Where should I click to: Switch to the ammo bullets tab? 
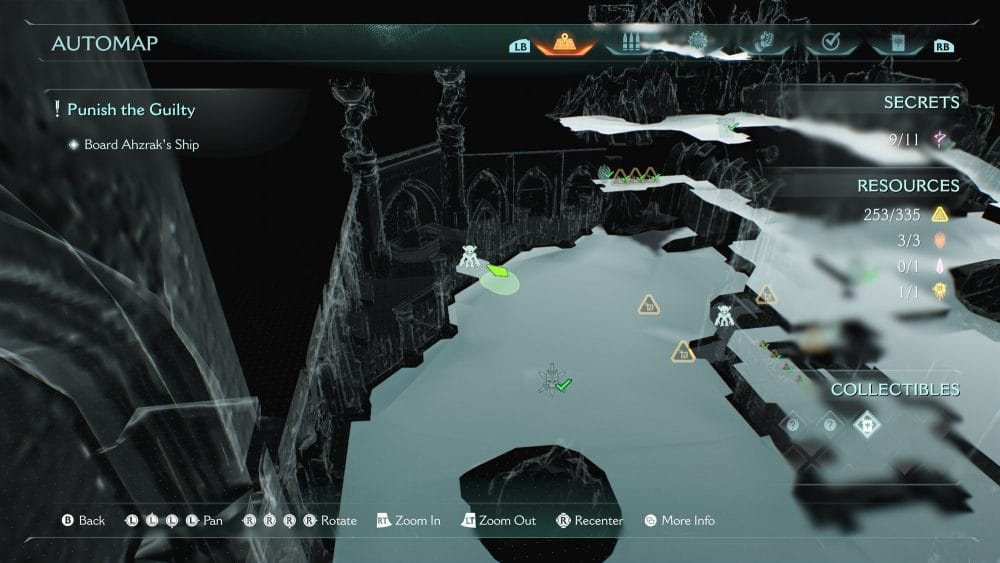[631, 44]
